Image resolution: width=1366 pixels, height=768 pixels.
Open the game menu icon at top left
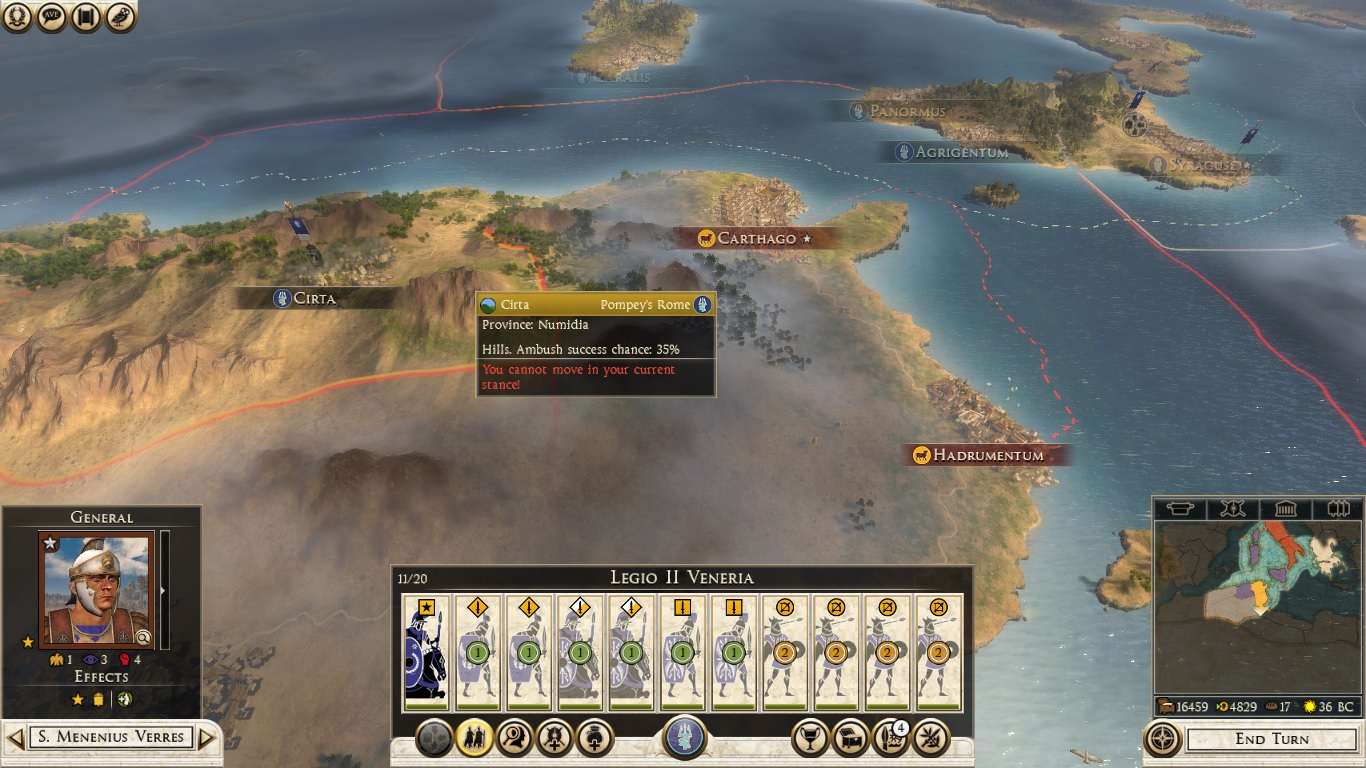click(18, 17)
